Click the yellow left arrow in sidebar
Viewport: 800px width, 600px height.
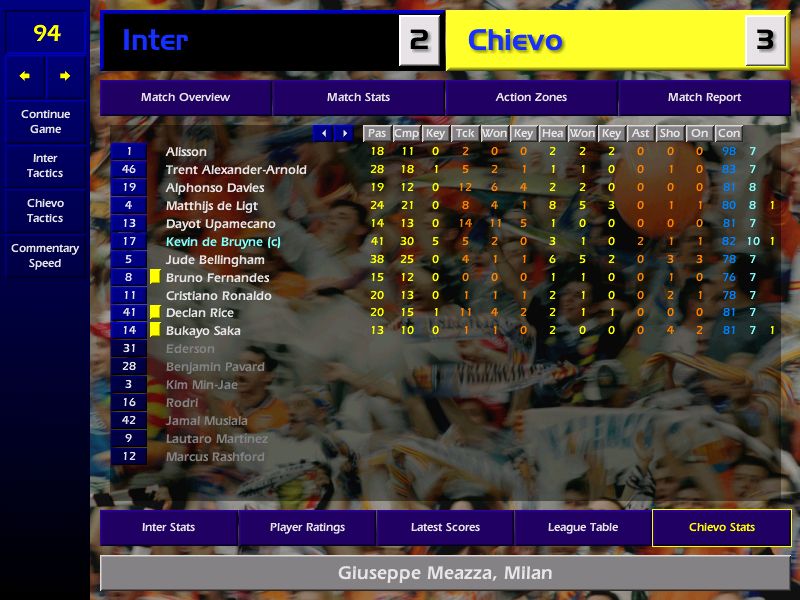point(25,76)
